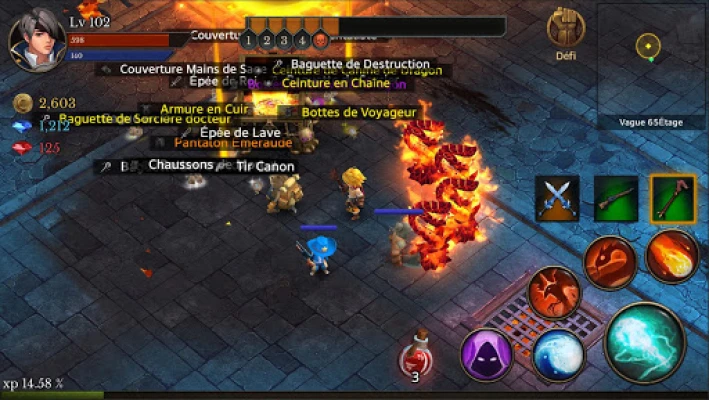Drink the red health potion
The image size is (709, 400).
coord(415,357)
